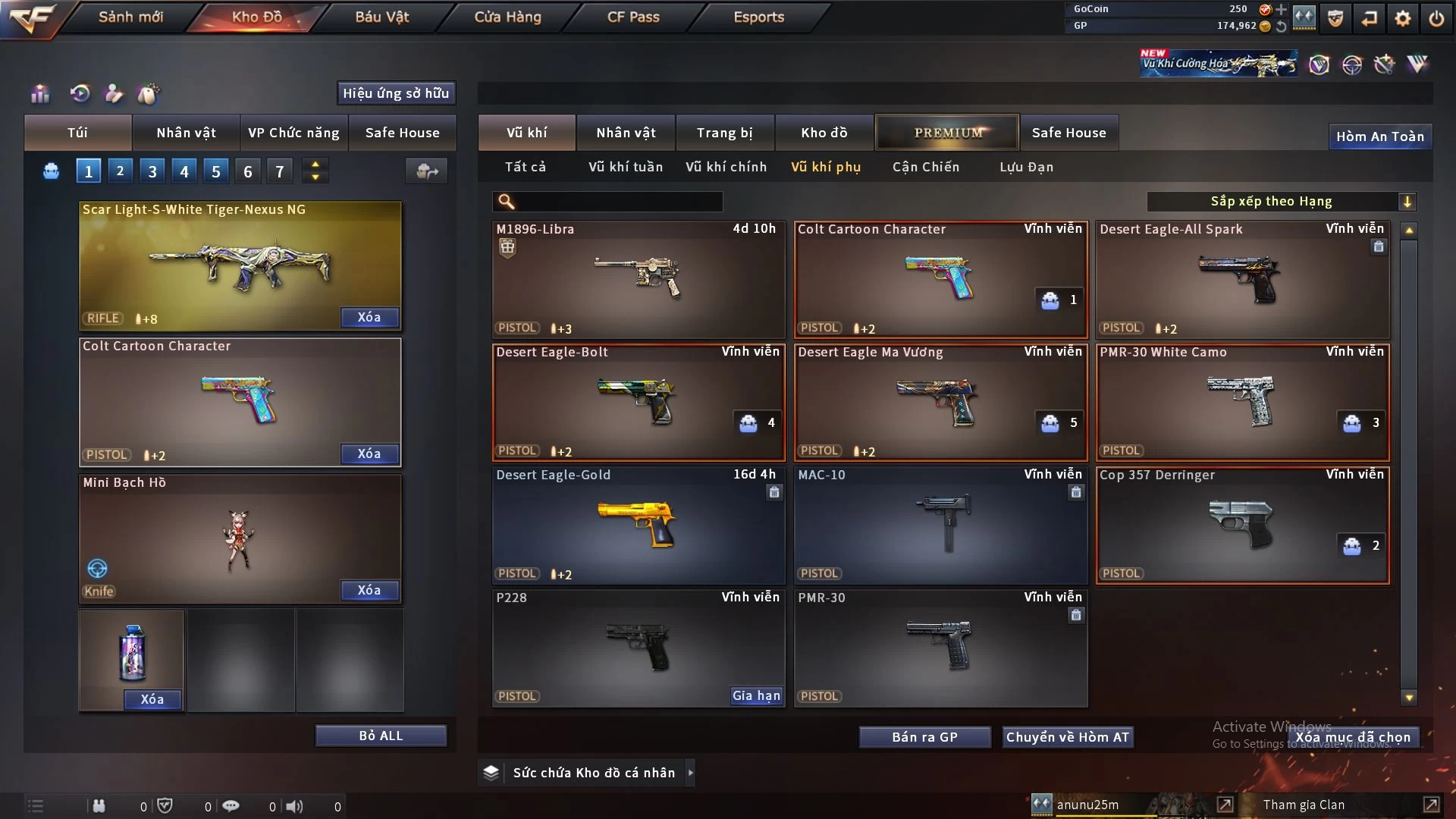Screen dimensions: 1456x819
Task: Choose the M1896-Libra pistol slot
Action: (638, 279)
